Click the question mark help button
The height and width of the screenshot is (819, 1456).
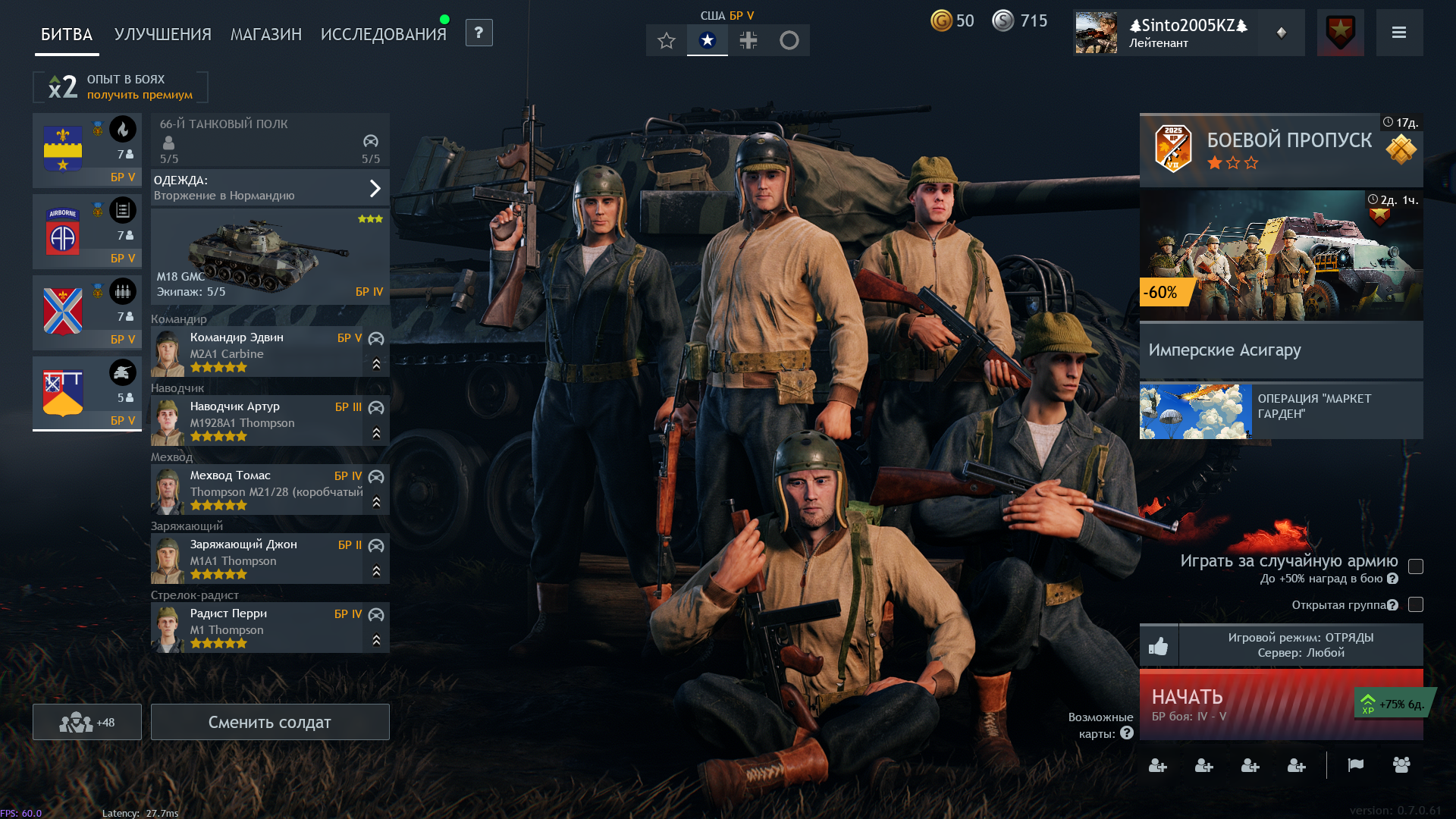pyautogui.click(x=479, y=33)
